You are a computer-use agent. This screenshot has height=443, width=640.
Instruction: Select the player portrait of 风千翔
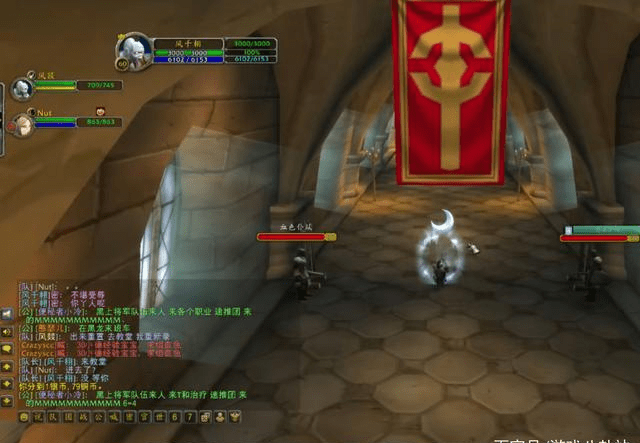pyautogui.click(x=135, y=52)
